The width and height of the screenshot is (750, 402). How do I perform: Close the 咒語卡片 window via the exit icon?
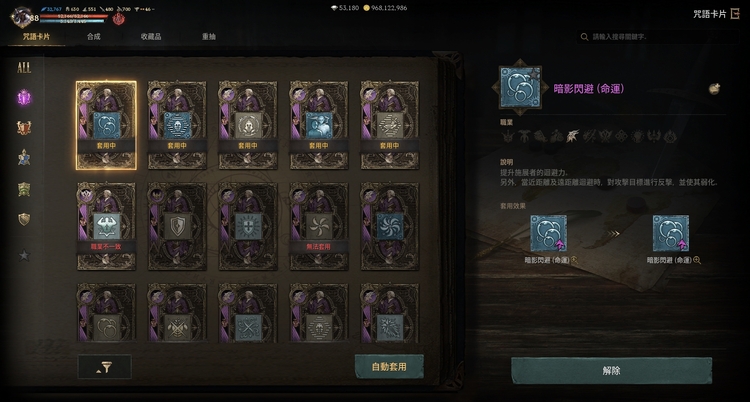pos(735,14)
